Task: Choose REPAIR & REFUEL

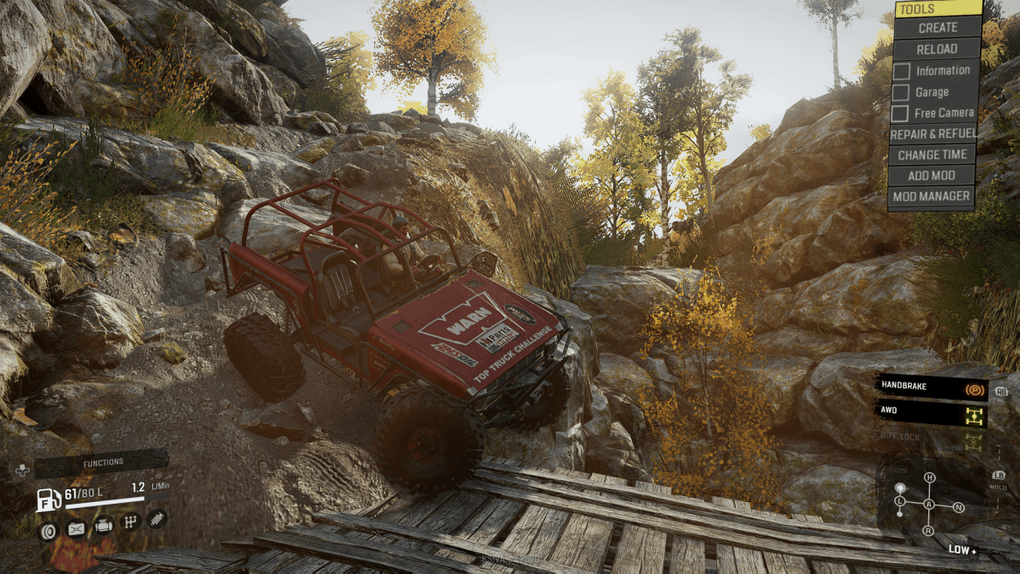Action: [x=932, y=134]
